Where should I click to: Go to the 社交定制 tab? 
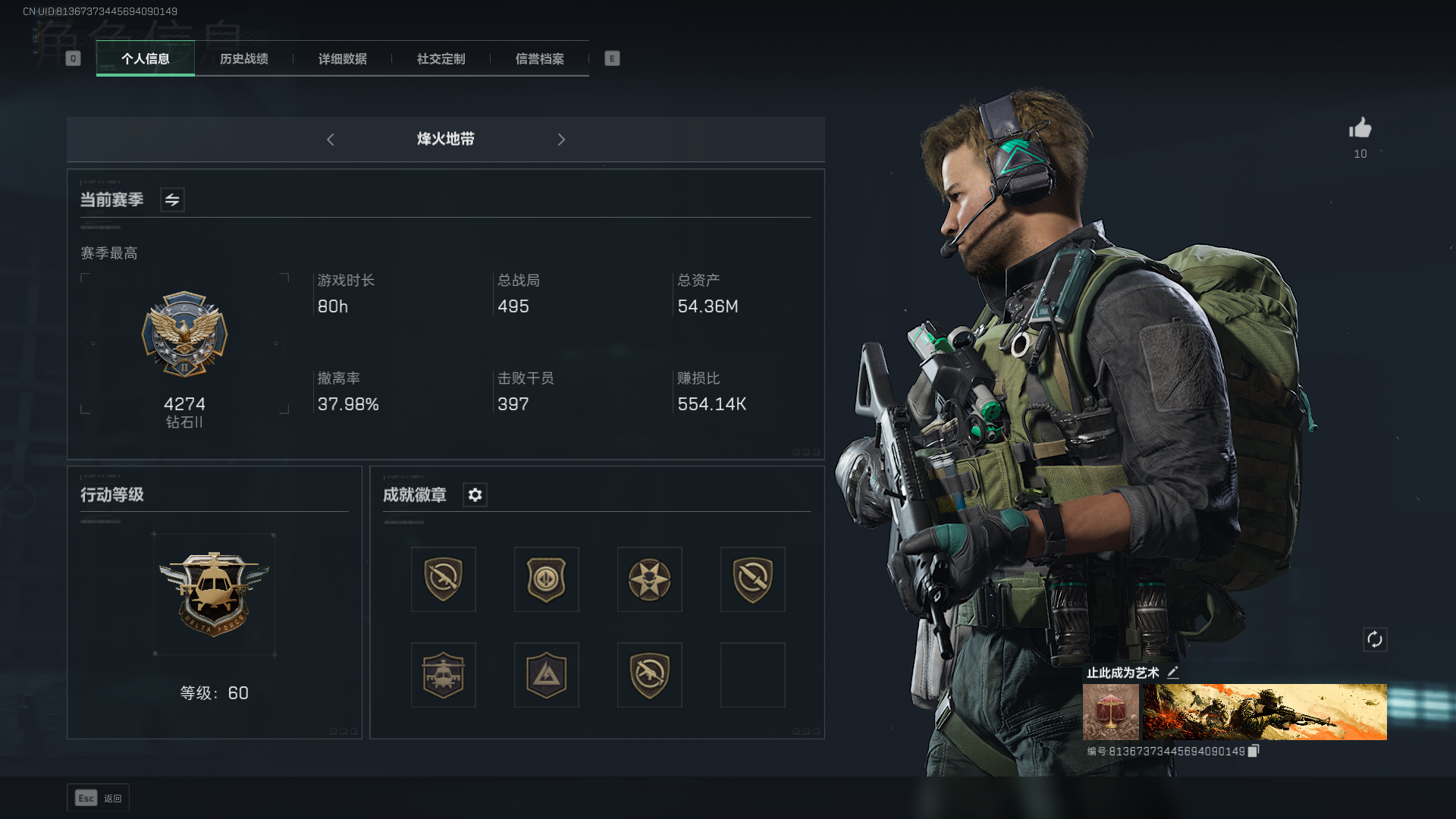tap(441, 59)
